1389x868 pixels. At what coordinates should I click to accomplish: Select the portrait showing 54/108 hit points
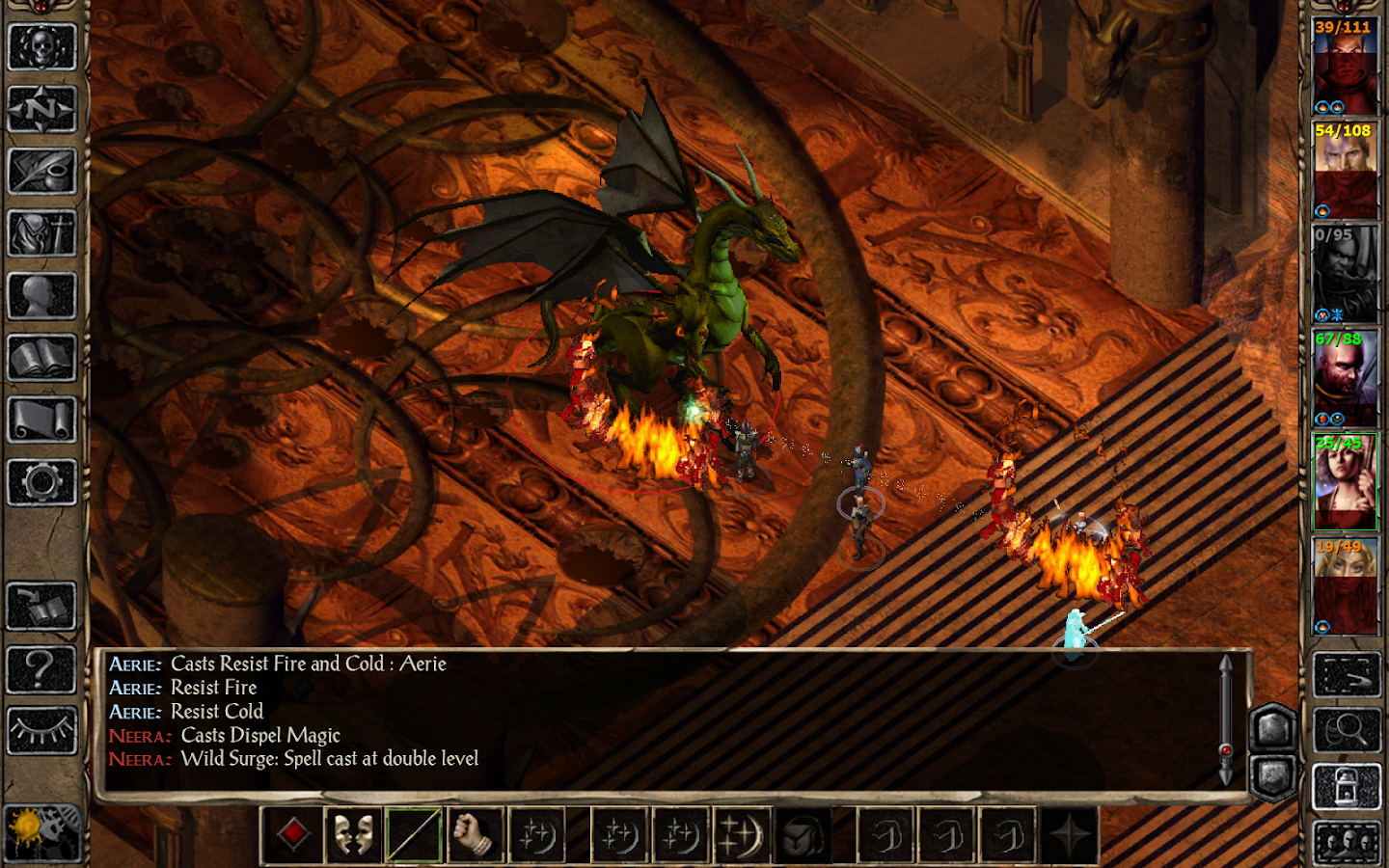pyautogui.click(x=1345, y=170)
